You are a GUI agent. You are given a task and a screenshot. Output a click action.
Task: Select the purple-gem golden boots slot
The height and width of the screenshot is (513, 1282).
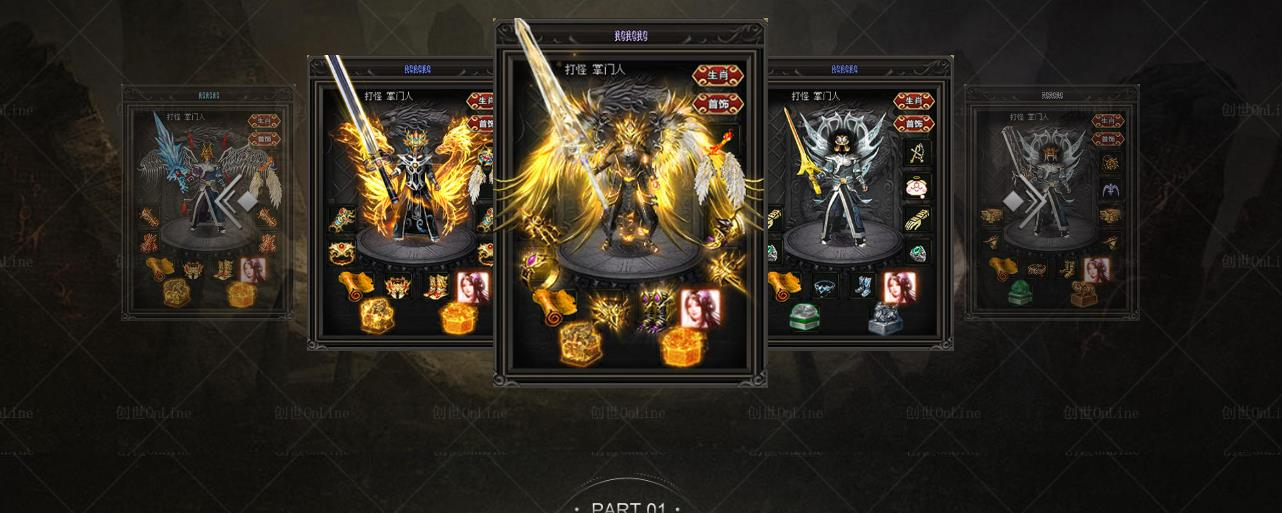(655, 303)
